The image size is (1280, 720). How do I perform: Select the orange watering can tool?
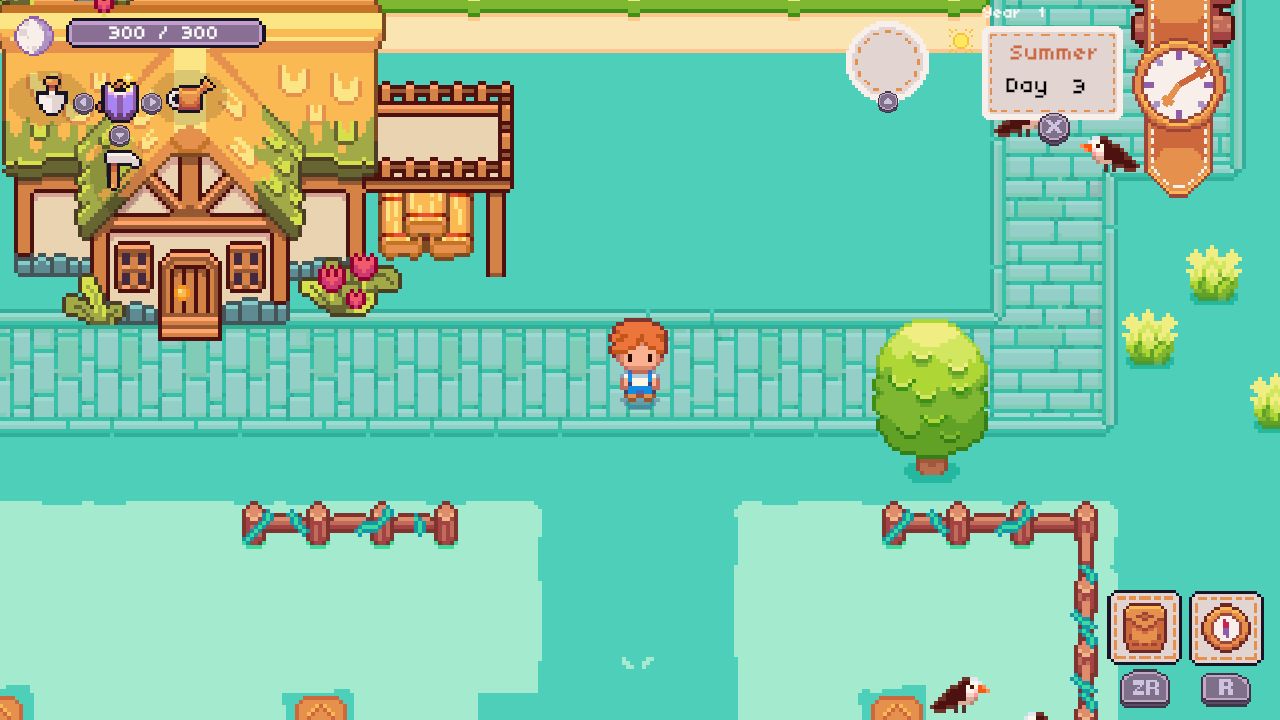(191, 94)
